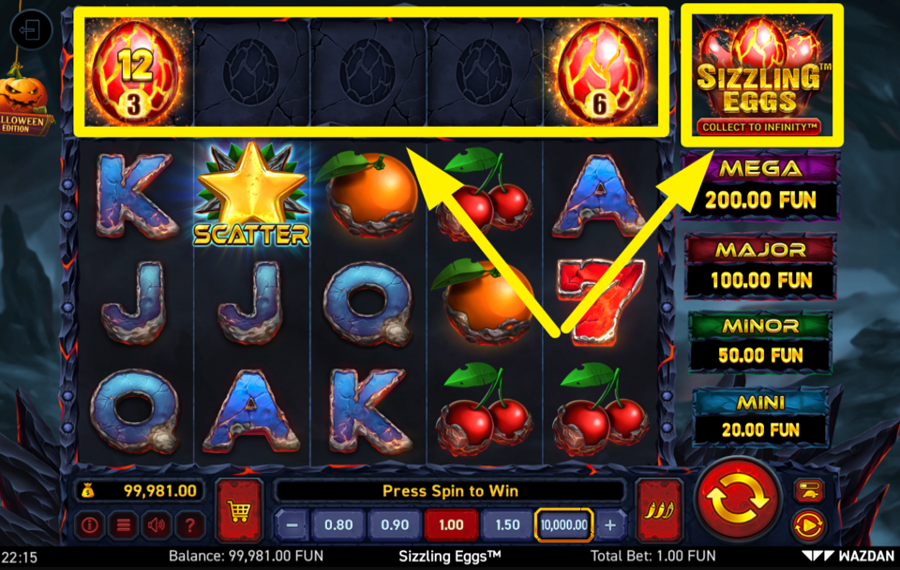Open the info paytable button
This screenshot has width=900, height=570.
pos(91,524)
